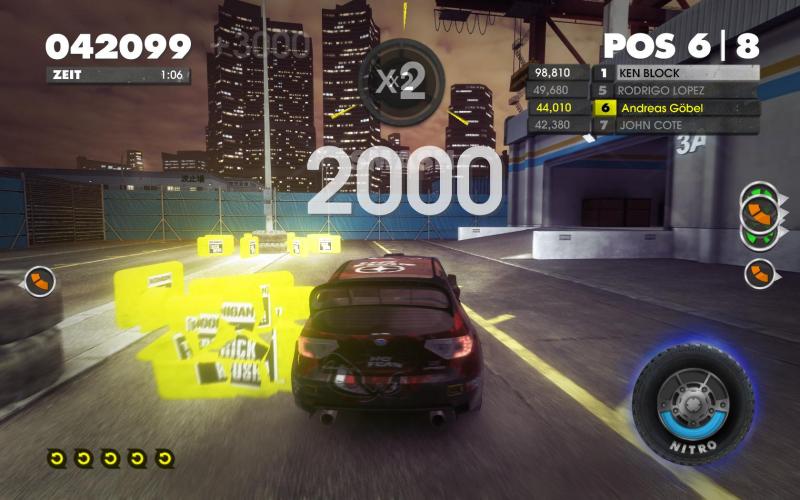Select Ken Block's leaderboard row
Image resolution: width=800 pixels, height=500 pixels.
(675, 73)
